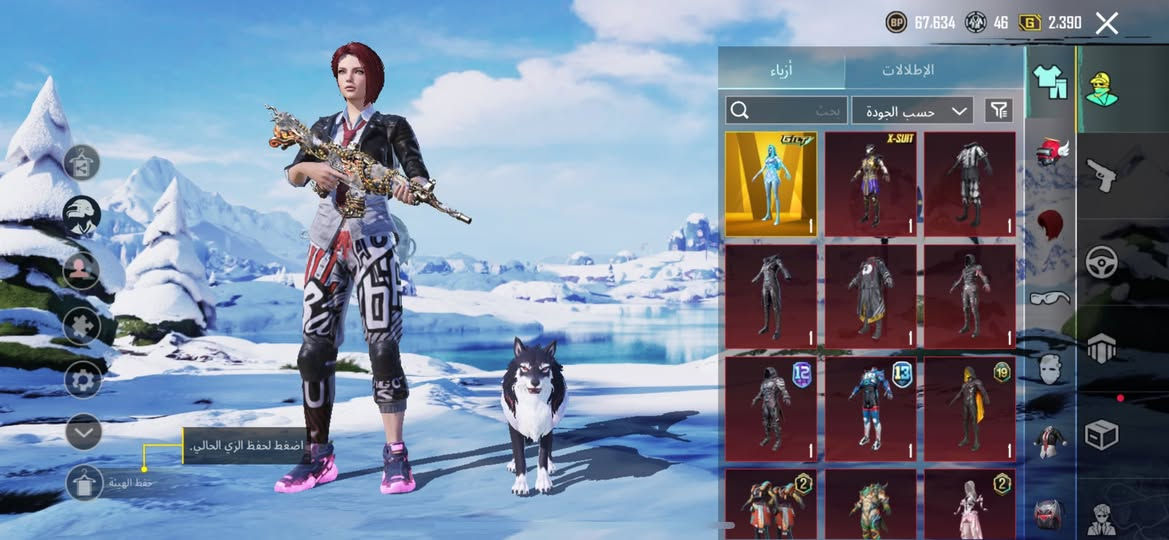The height and width of the screenshot is (540, 1169).
Task: Select the blue glacier outfit on gold tile
Action: click(771, 184)
